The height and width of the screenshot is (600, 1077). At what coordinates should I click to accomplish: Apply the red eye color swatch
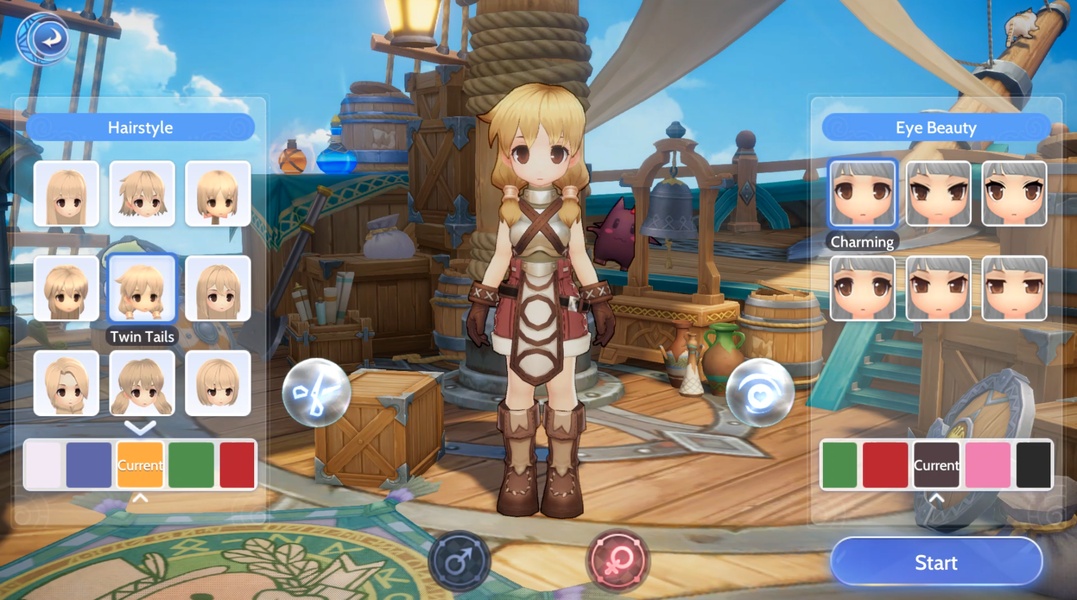(885, 465)
